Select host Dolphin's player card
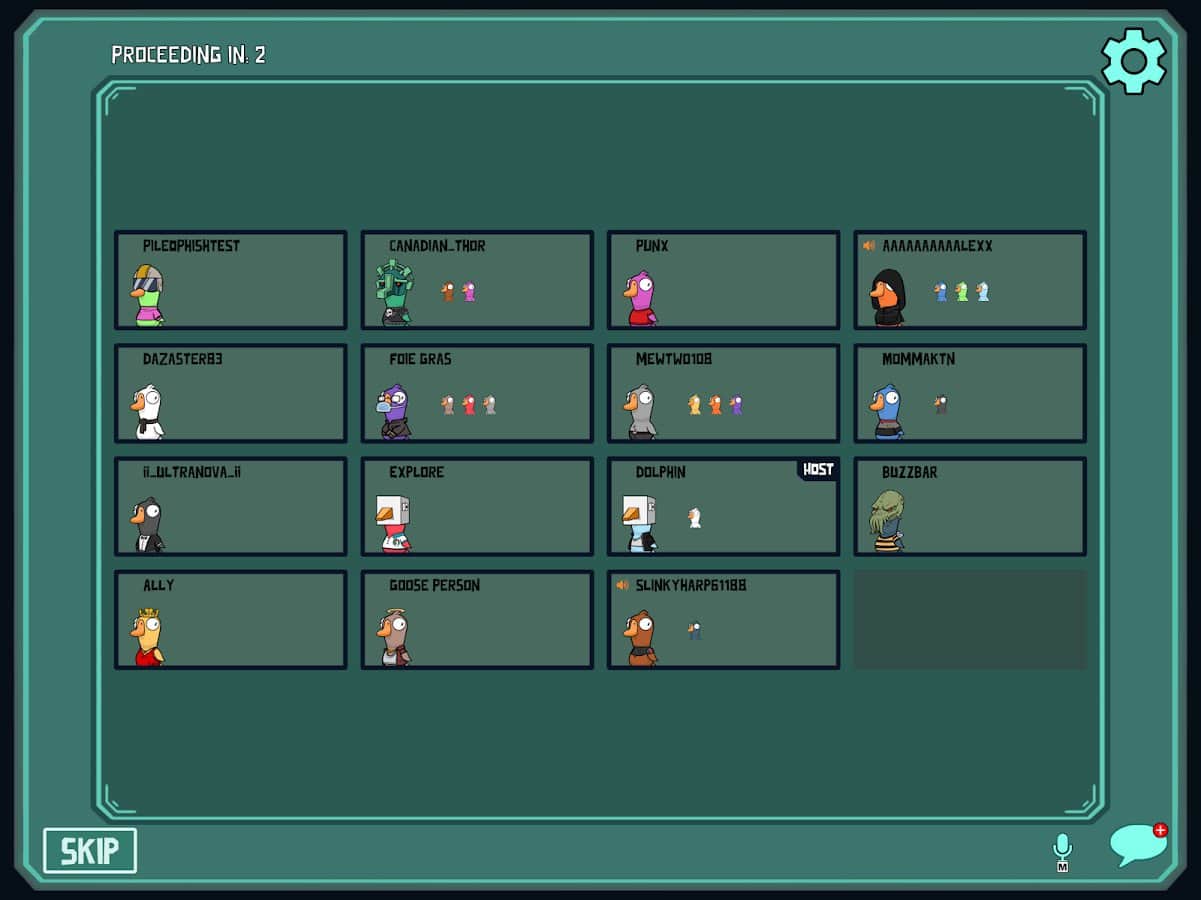This screenshot has width=1201, height=900. pos(723,506)
